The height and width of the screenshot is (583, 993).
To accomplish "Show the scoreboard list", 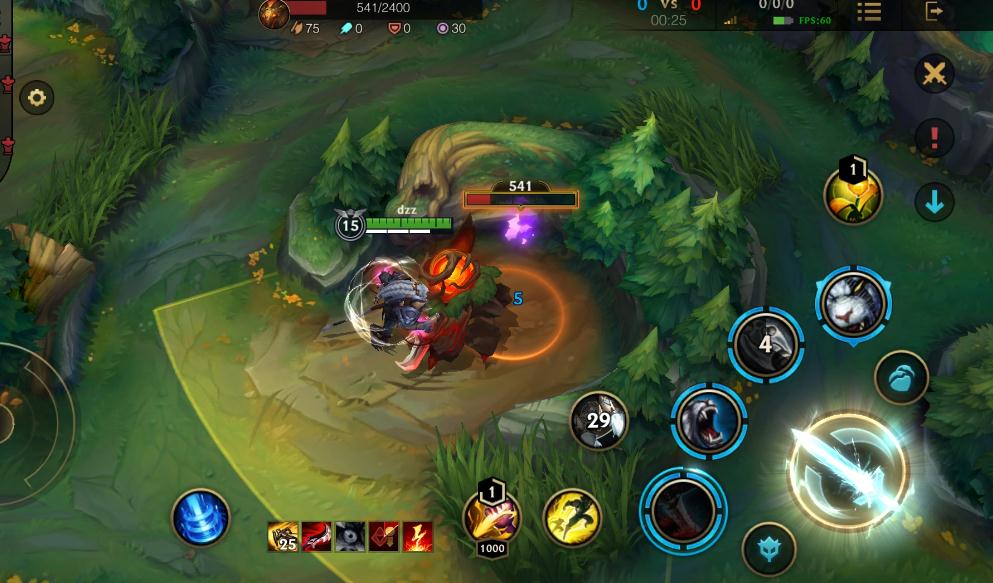I will click(x=869, y=12).
